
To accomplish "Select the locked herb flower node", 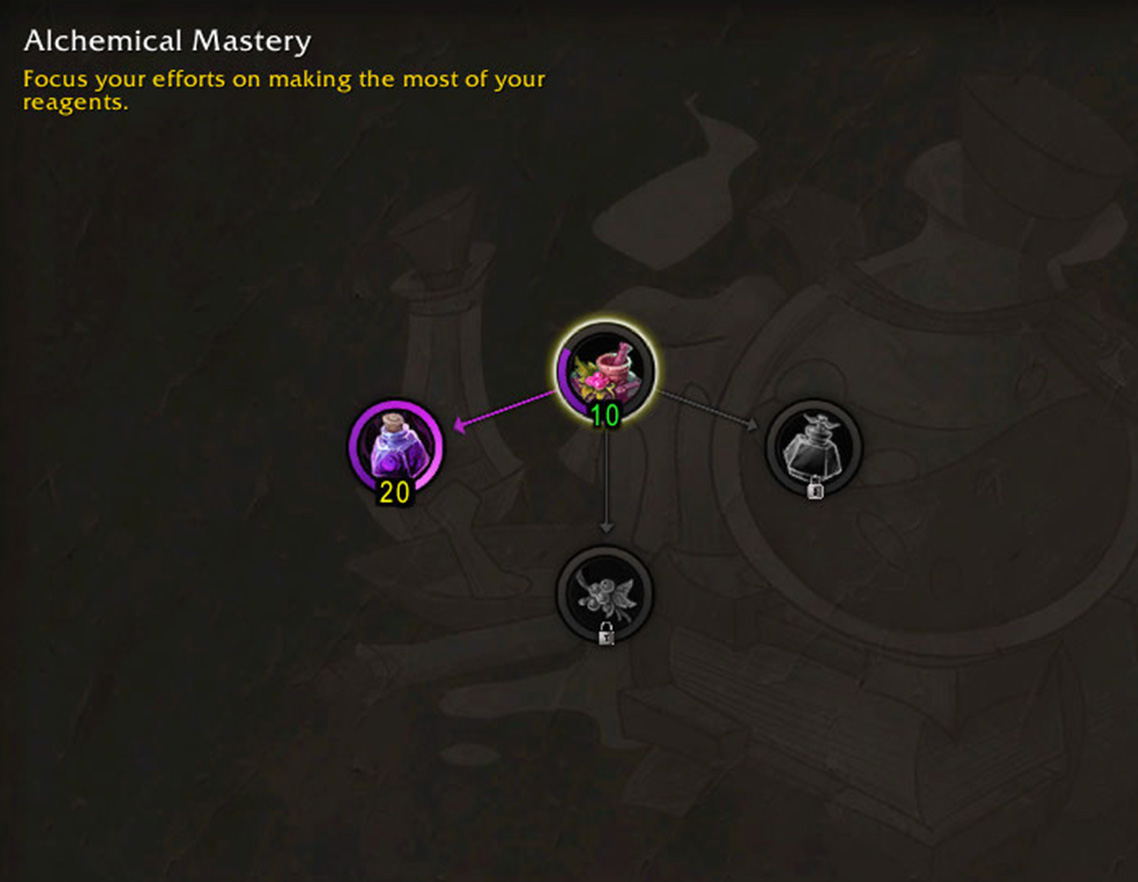I will click(604, 593).
